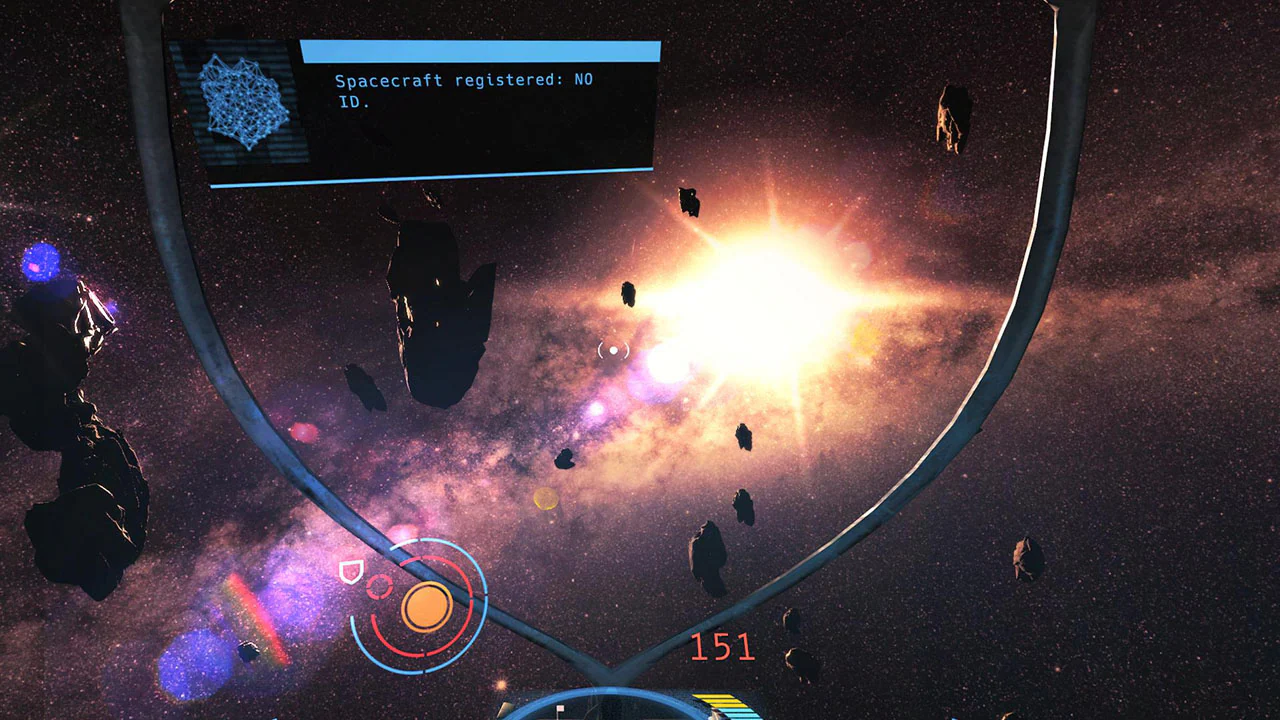Click the center aiming crosshair dot
This screenshot has height=720, width=1280.
coord(614,349)
